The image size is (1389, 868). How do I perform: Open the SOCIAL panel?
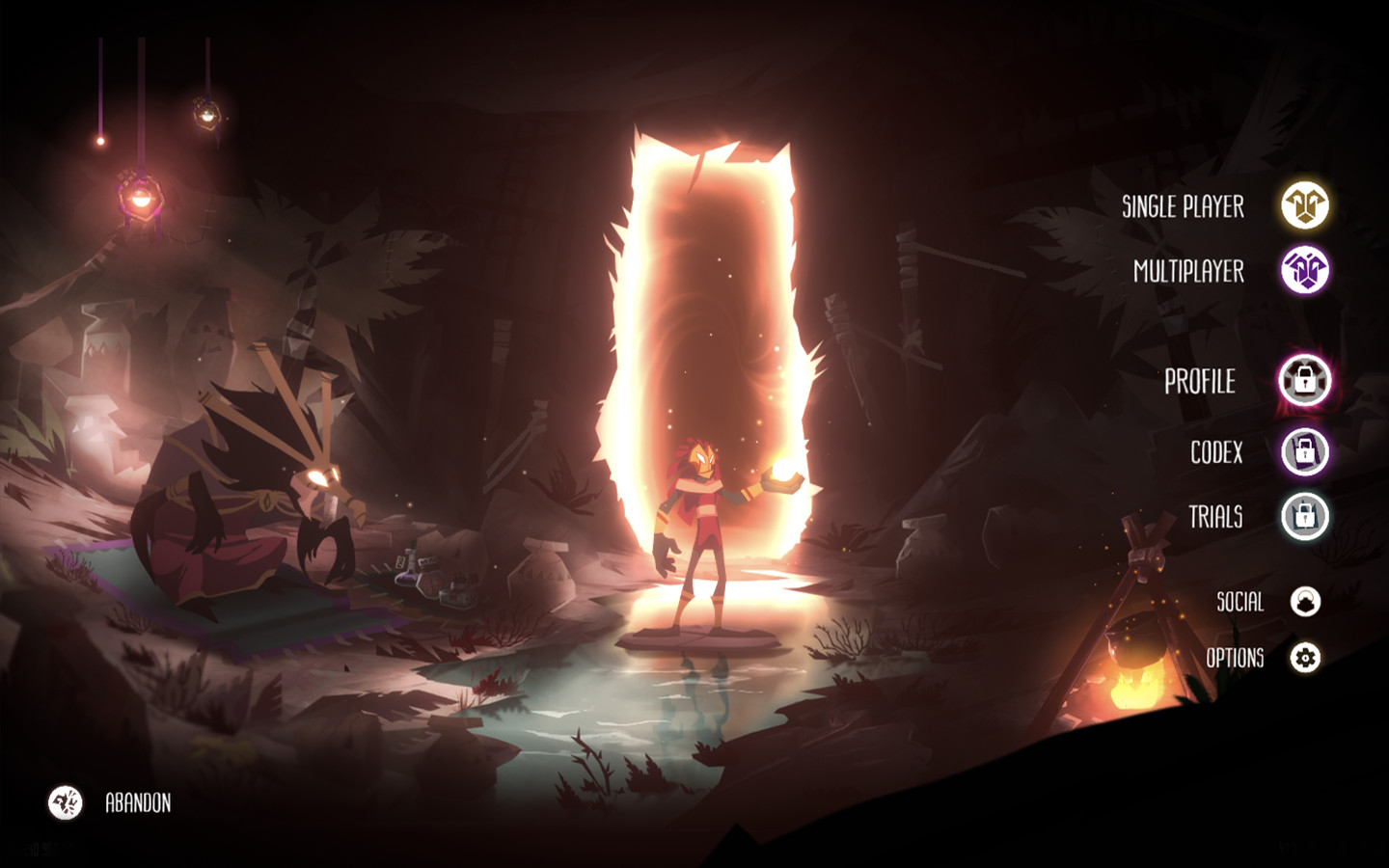click(1242, 602)
